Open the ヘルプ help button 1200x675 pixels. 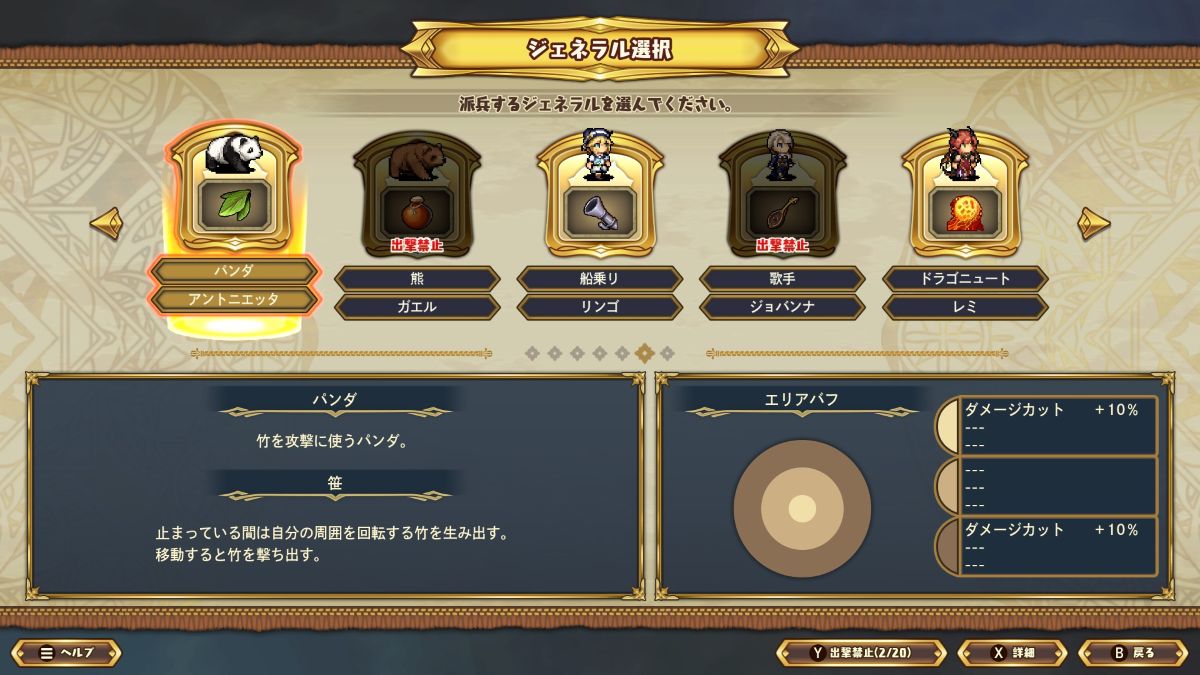pyautogui.click(x=67, y=653)
